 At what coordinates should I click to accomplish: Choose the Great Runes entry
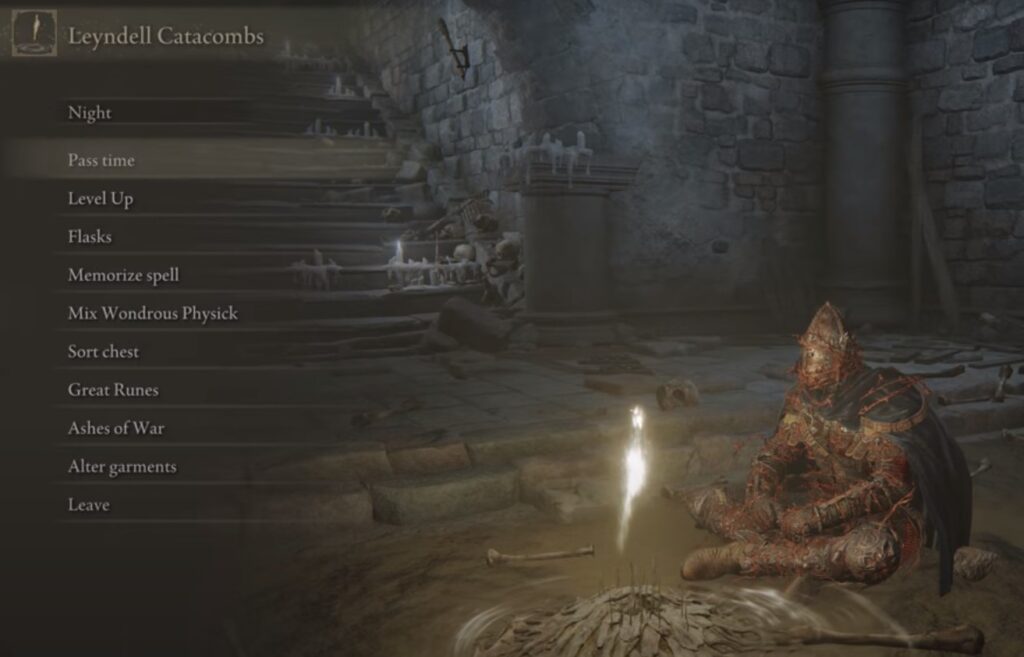(x=113, y=390)
